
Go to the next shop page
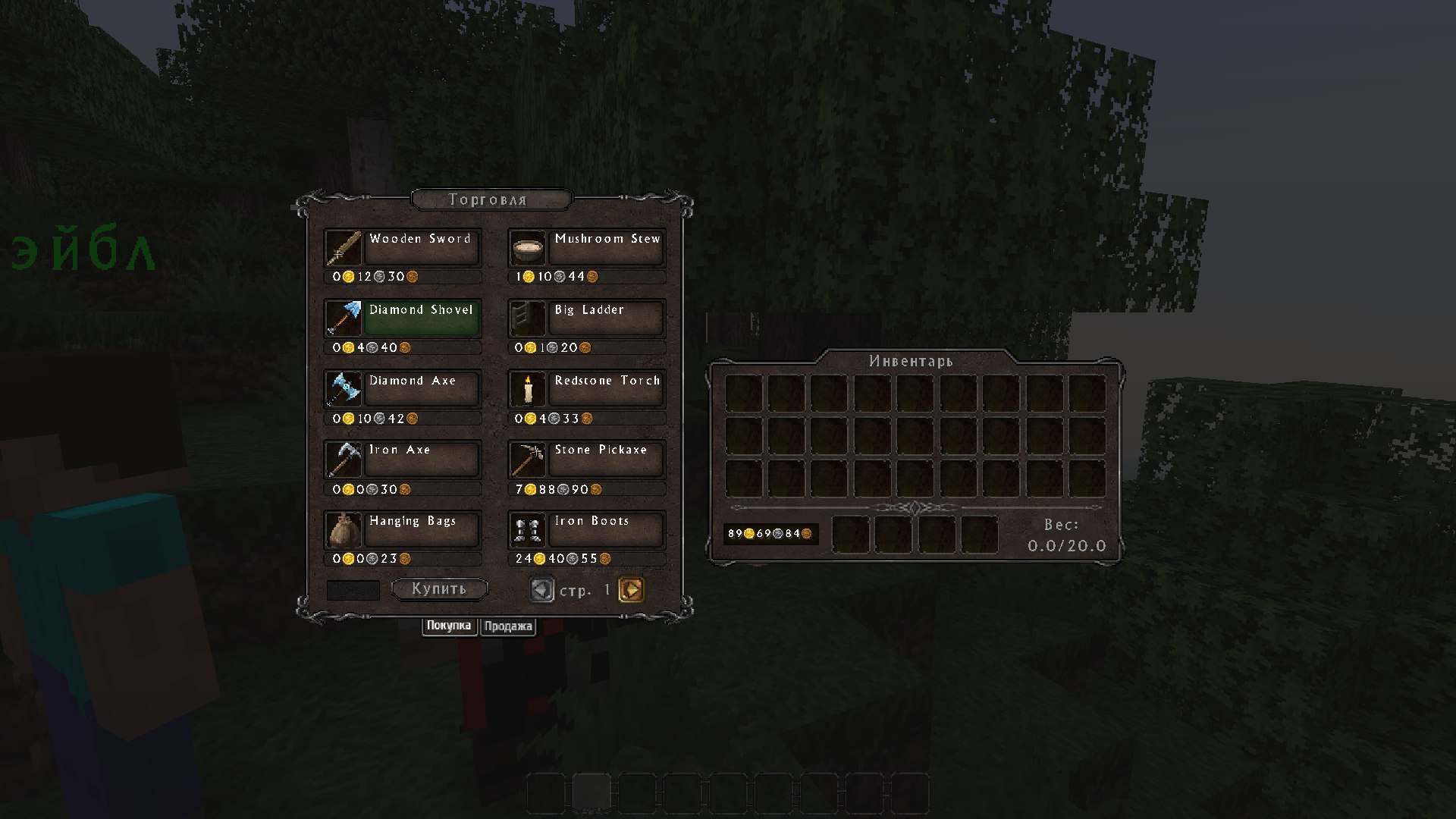click(631, 589)
